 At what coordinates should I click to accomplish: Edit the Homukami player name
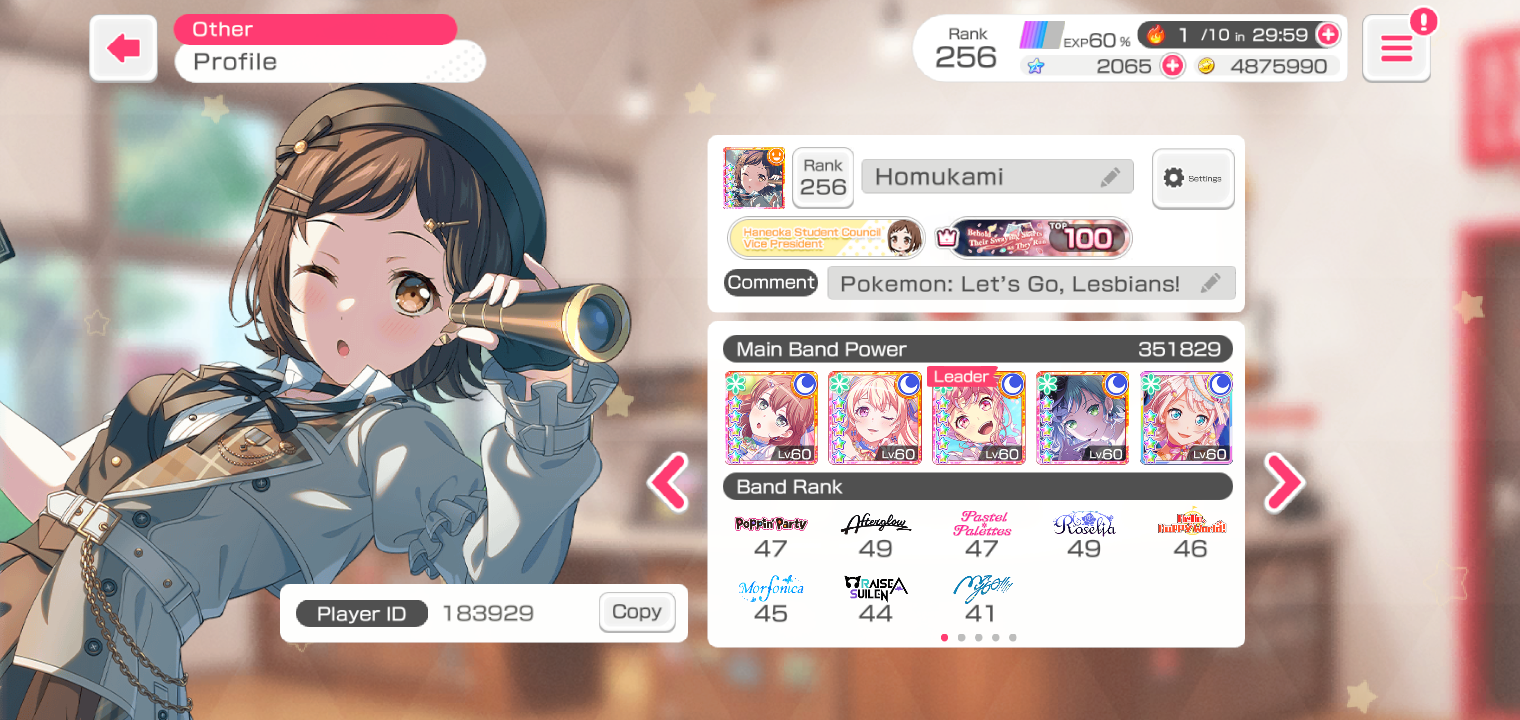tap(1110, 177)
